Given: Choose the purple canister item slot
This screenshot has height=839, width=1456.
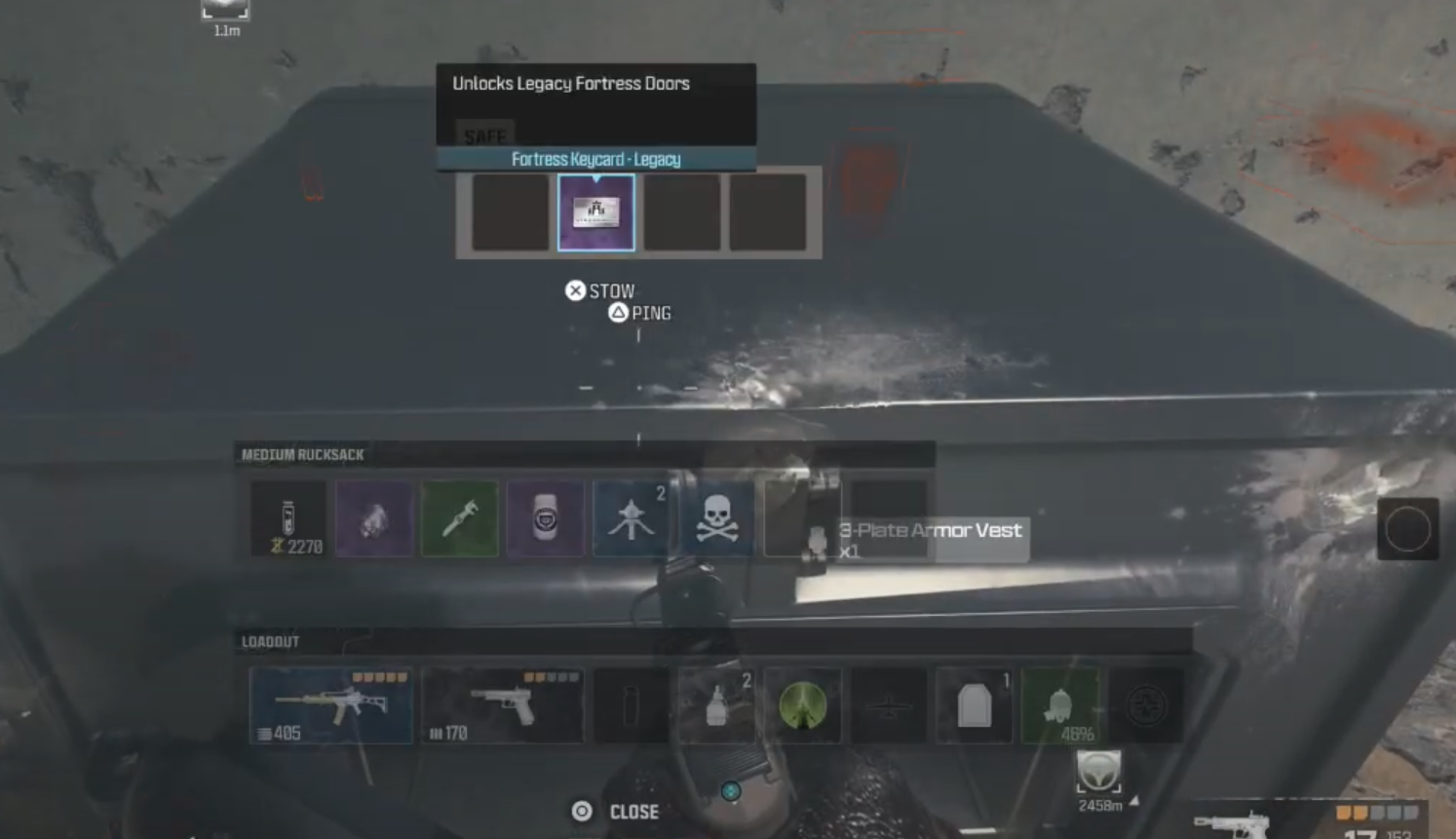Looking at the screenshot, I should pyautogui.click(x=546, y=519).
